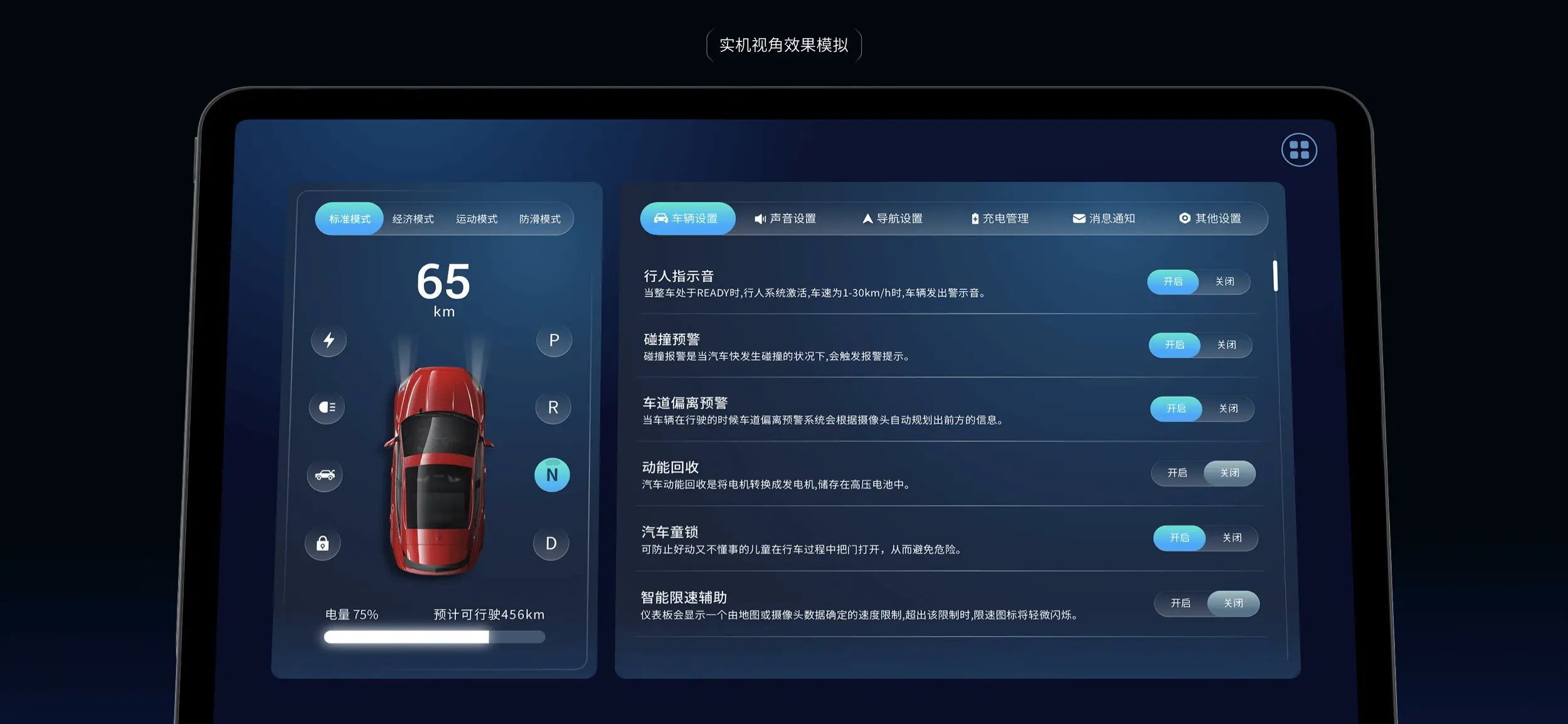The height and width of the screenshot is (724, 1568).
Task: Turn off 行人指示音 with 关闭
Action: 1224,282
